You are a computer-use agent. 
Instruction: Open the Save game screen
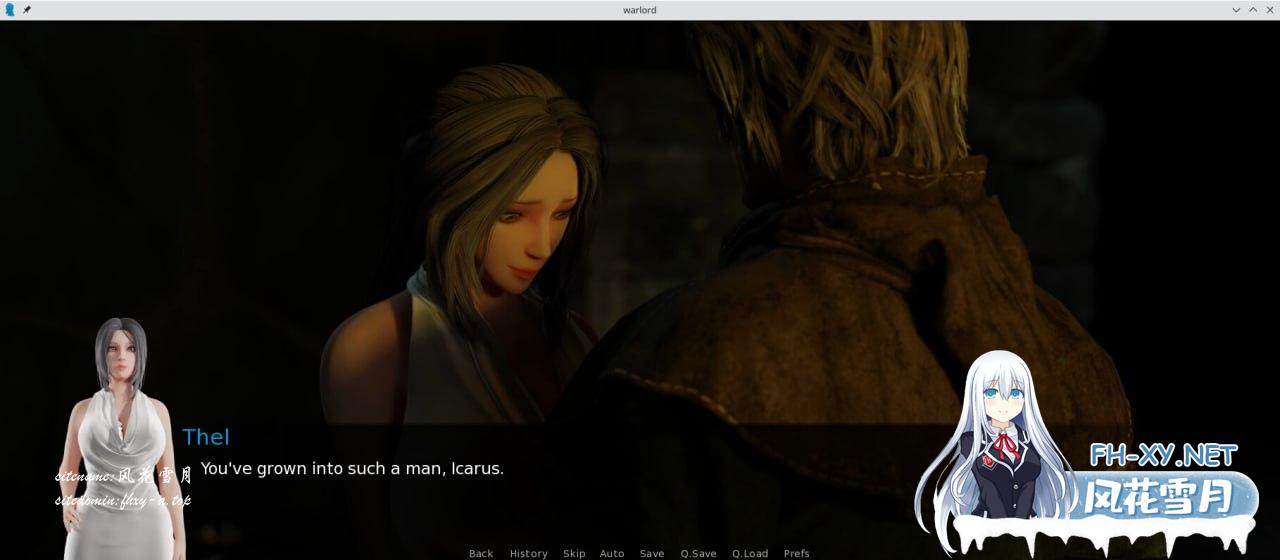[x=652, y=553]
